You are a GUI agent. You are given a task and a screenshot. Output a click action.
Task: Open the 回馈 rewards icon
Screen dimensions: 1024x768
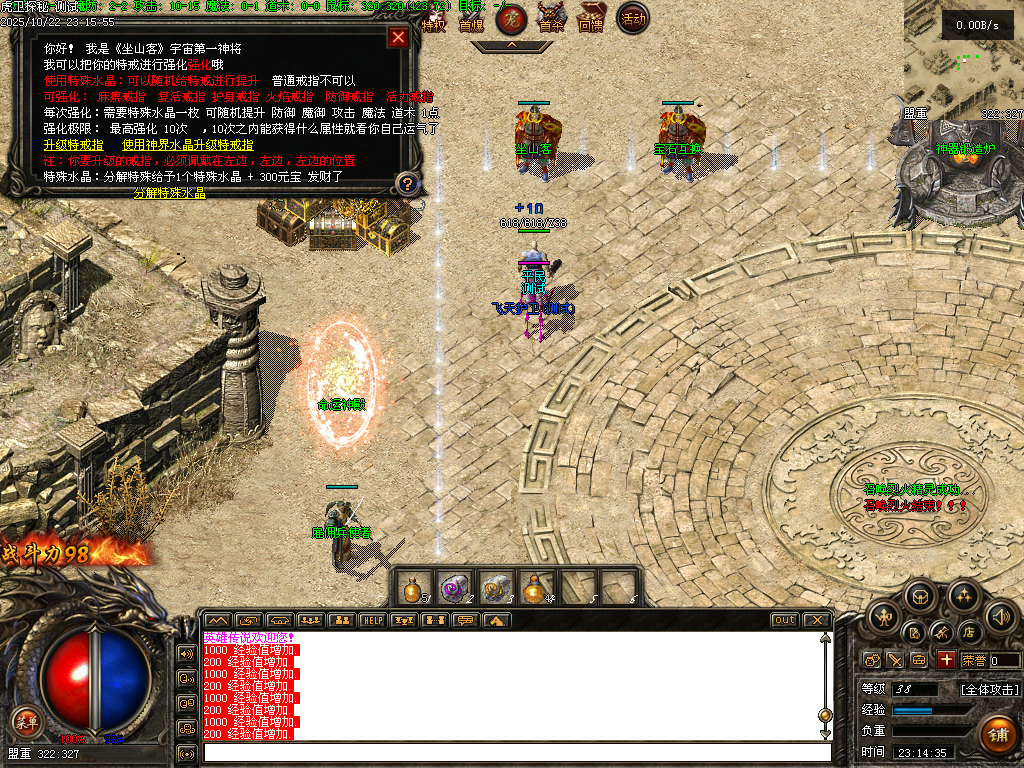click(591, 19)
